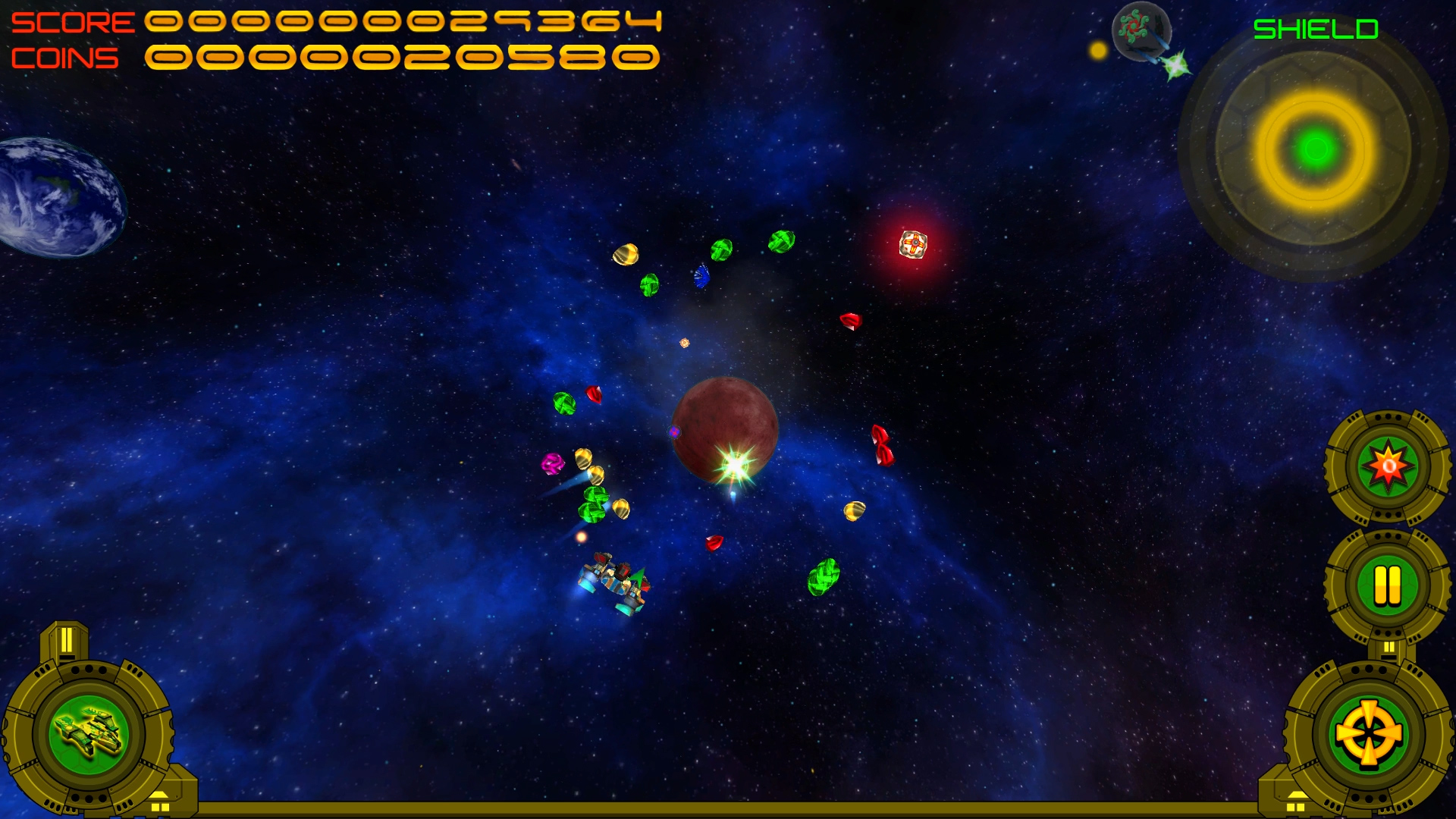Tap the green spaceship thrust button
This screenshot has width=1456, height=819.
pyautogui.click(x=89, y=734)
